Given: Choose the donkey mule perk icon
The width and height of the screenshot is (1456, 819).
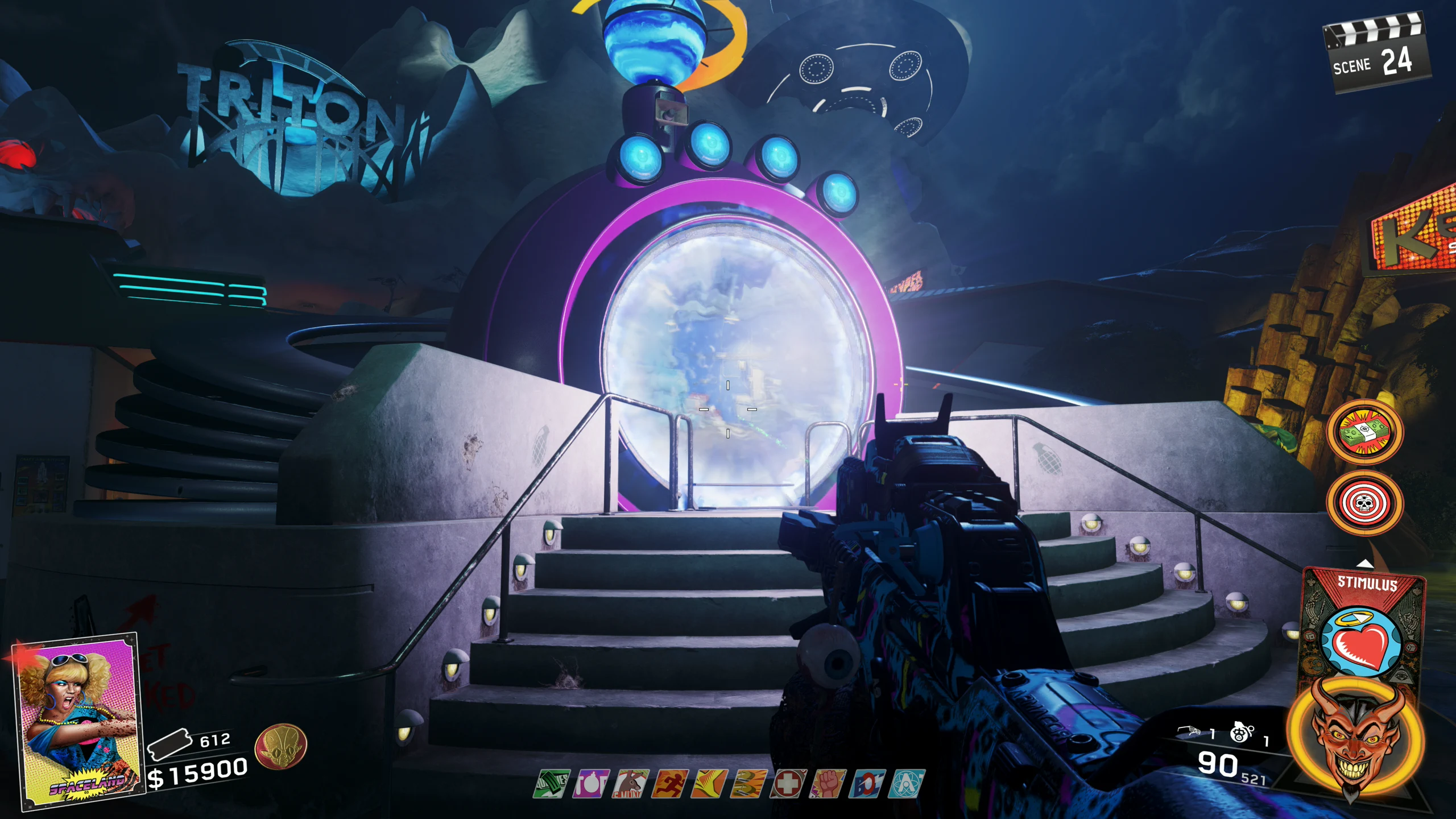Looking at the screenshot, I should pos(630,784).
